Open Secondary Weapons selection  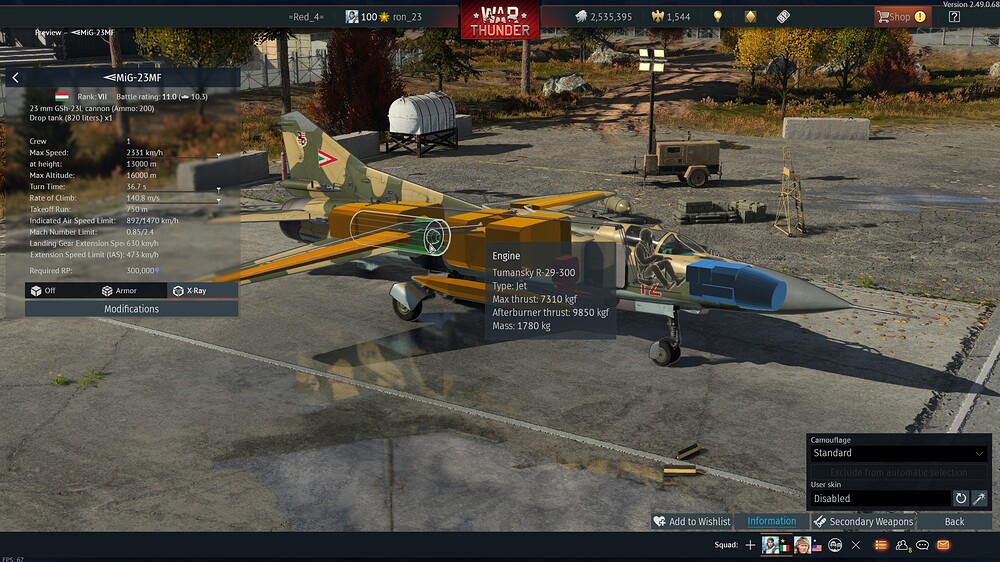[862, 521]
